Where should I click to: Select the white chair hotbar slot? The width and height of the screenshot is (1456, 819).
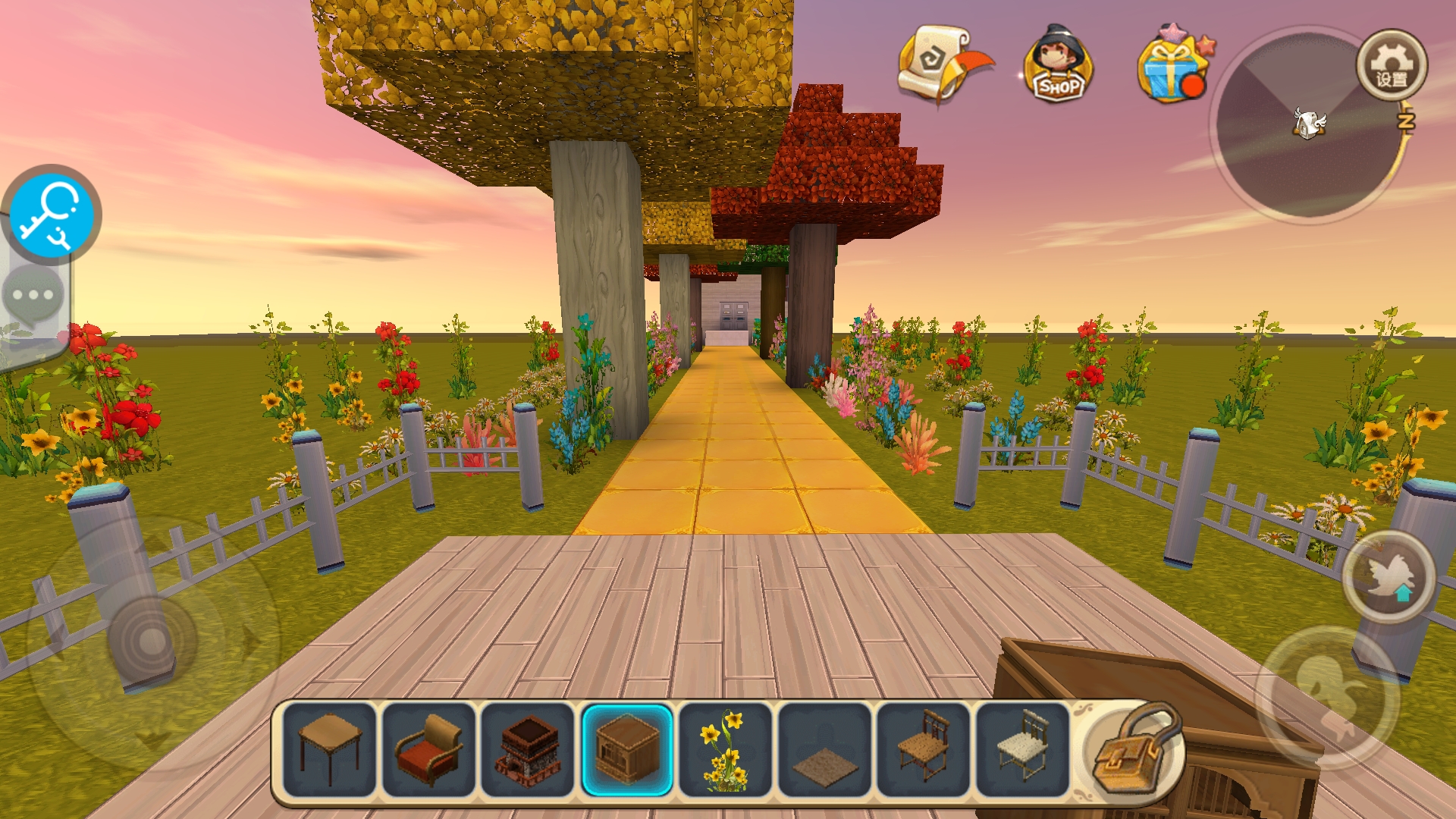pyautogui.click(x=1021, y=749)
